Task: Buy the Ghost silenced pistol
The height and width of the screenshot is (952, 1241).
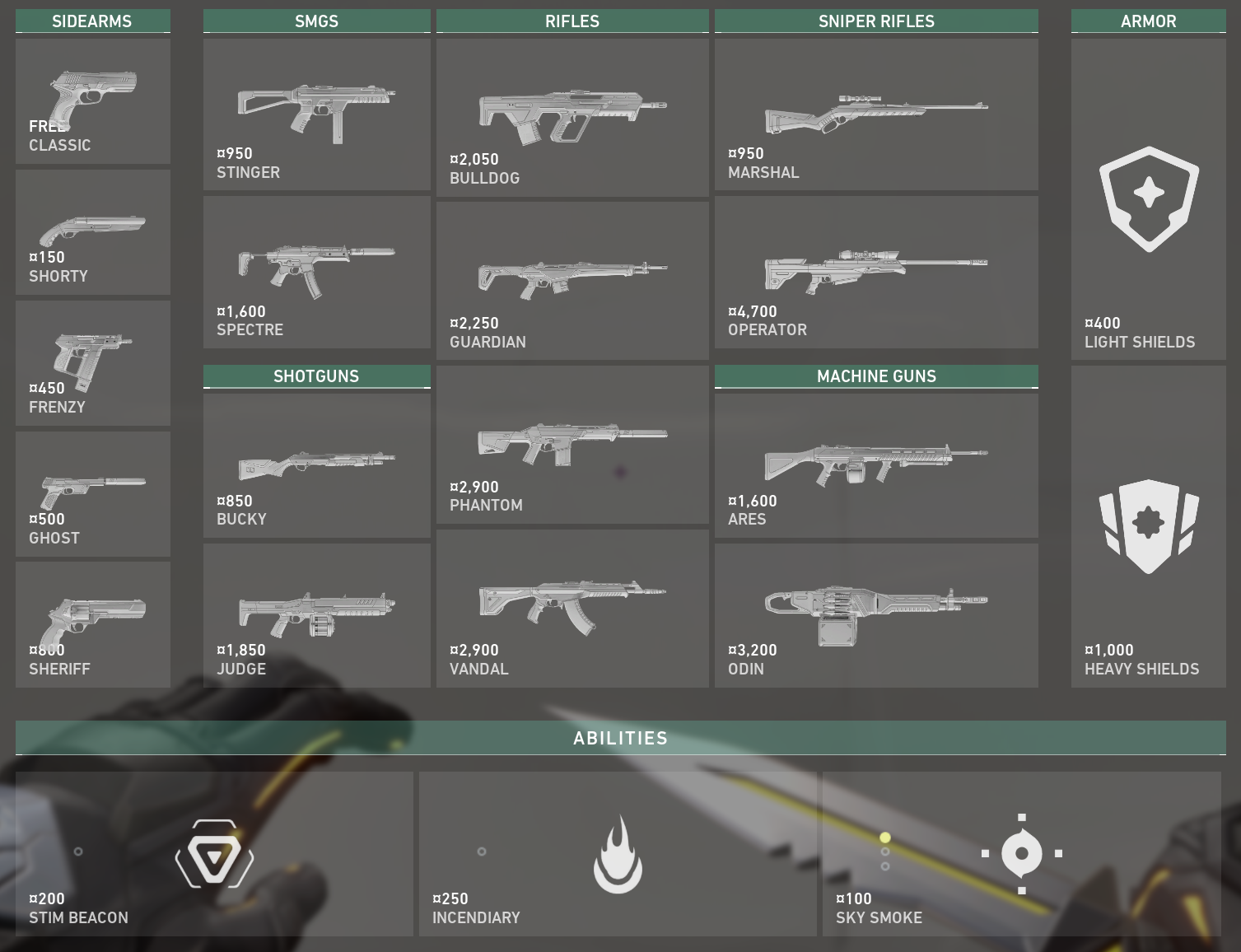Action: [x=93, y=494]
